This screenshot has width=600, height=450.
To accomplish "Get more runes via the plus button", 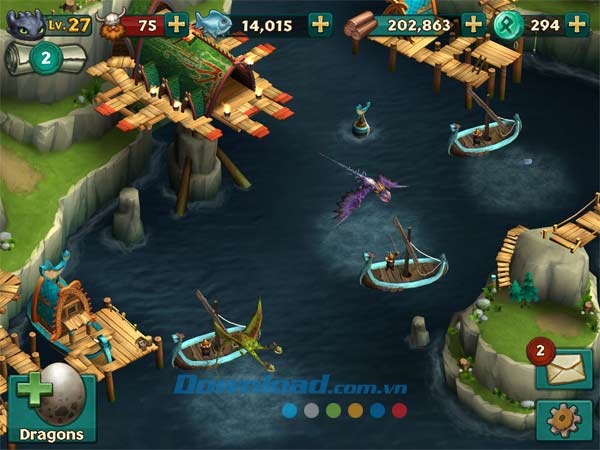I will 577,24.
